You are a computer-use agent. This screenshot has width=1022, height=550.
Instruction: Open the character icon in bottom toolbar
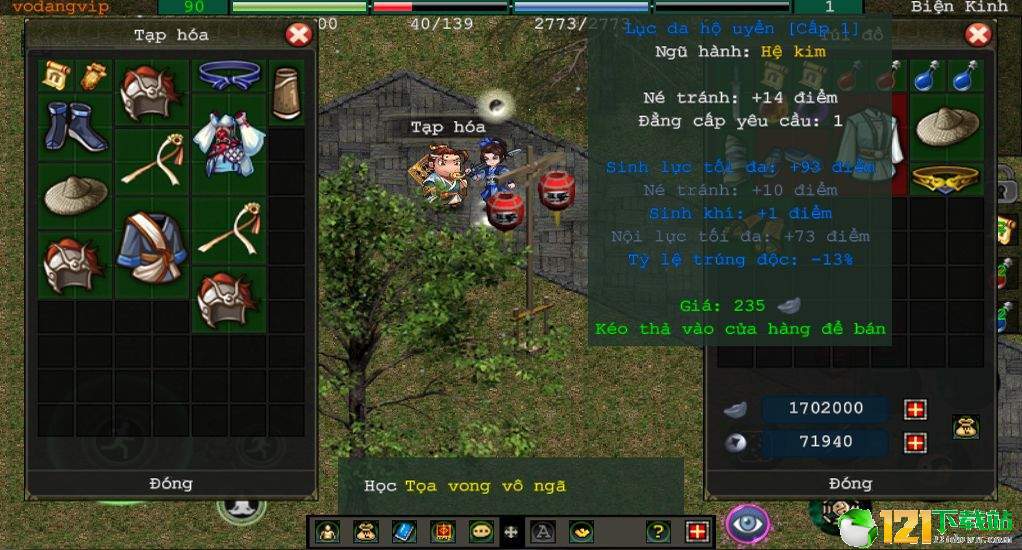[327, 532]
